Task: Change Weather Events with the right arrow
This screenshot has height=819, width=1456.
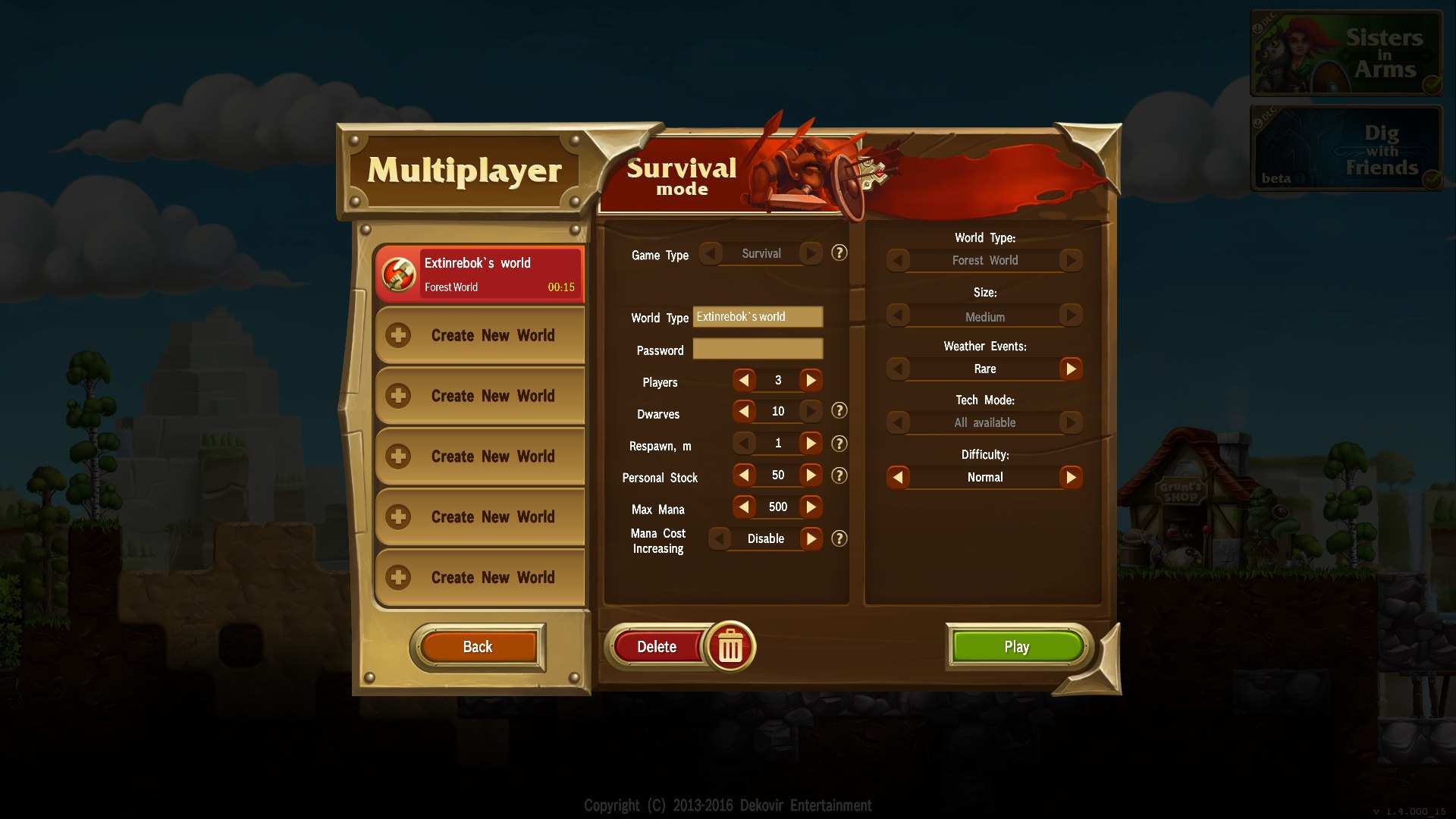Action: 1072,369
